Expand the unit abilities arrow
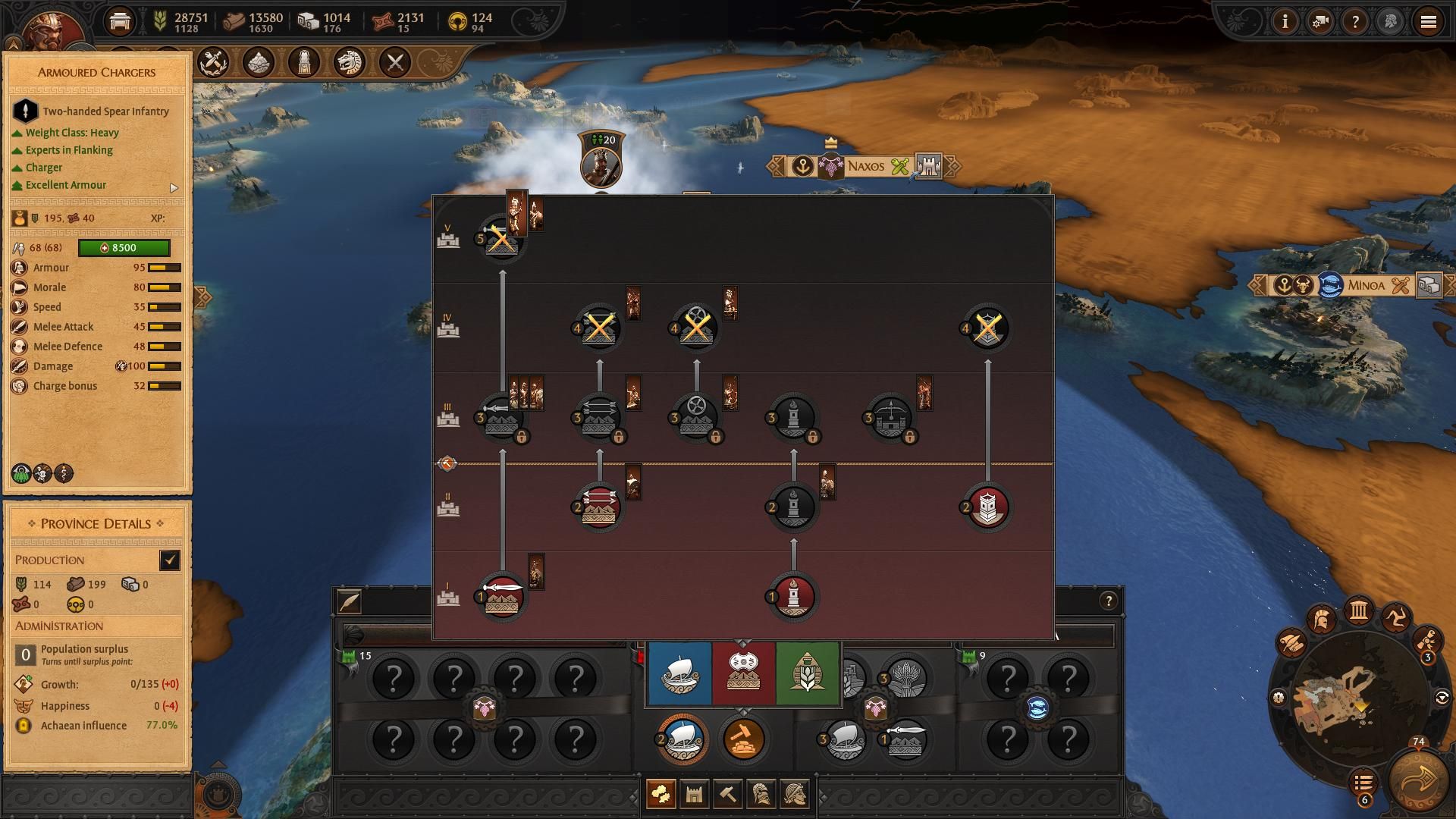1456x819 pixels. [174, 188]
